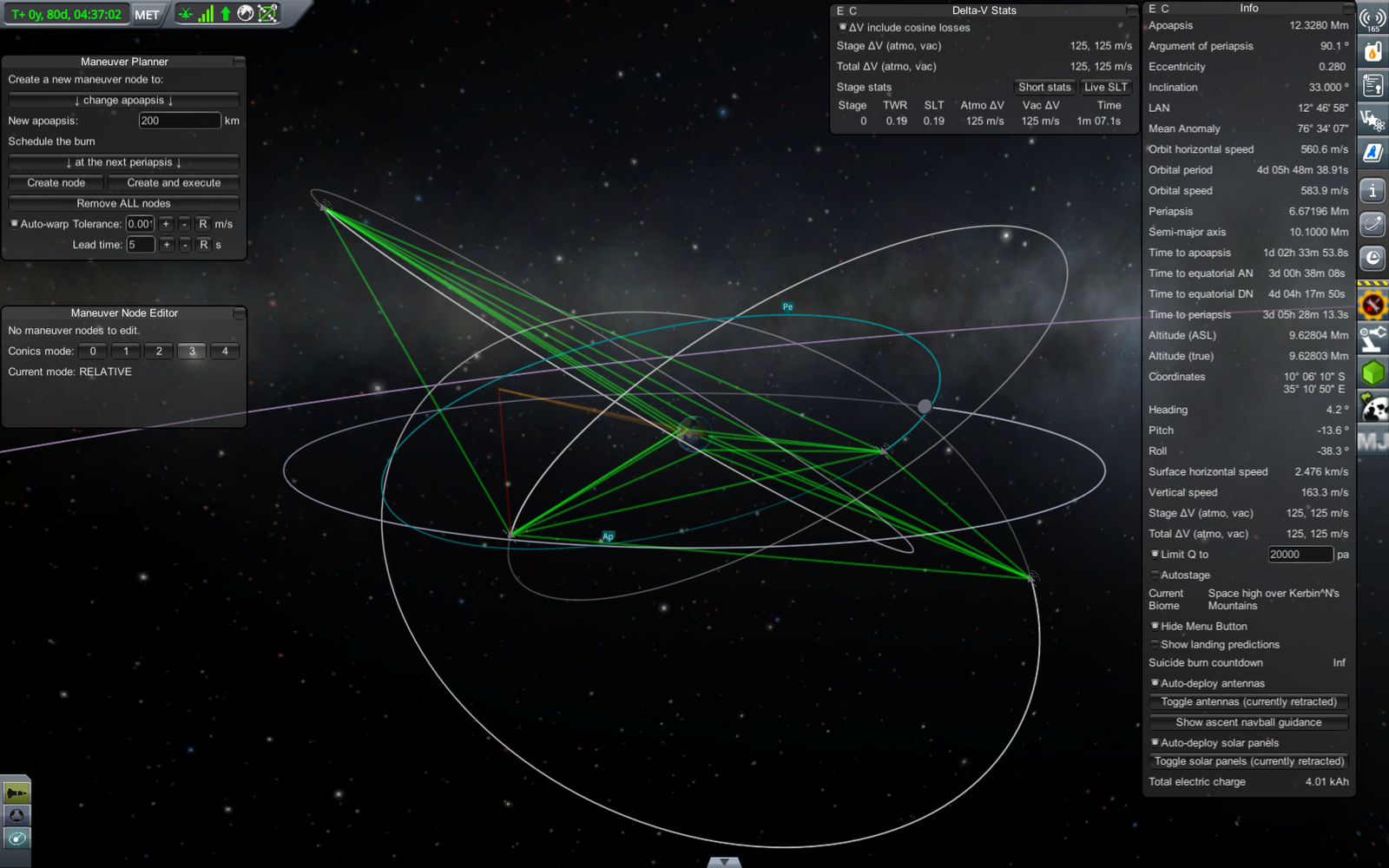Choose Create and execute

pyautogui.click(x=174, y=183)
